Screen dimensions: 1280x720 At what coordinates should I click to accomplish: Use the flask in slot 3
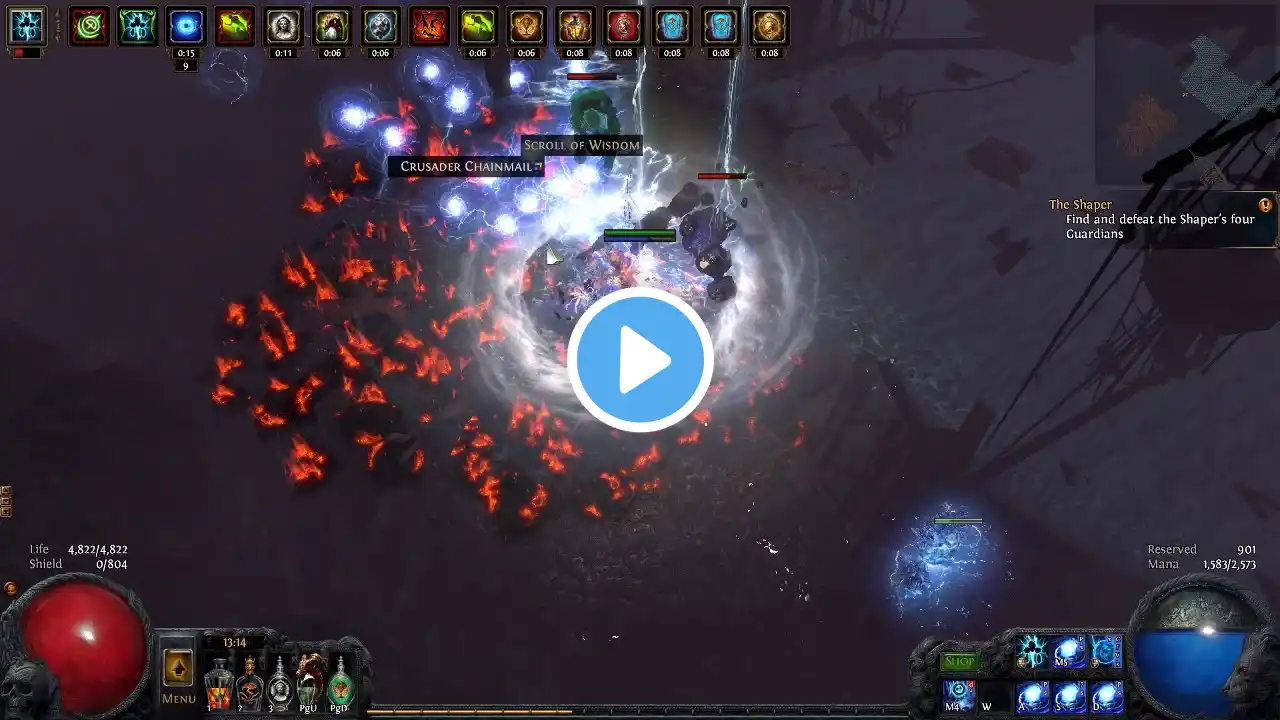click(x=280, y=684)
